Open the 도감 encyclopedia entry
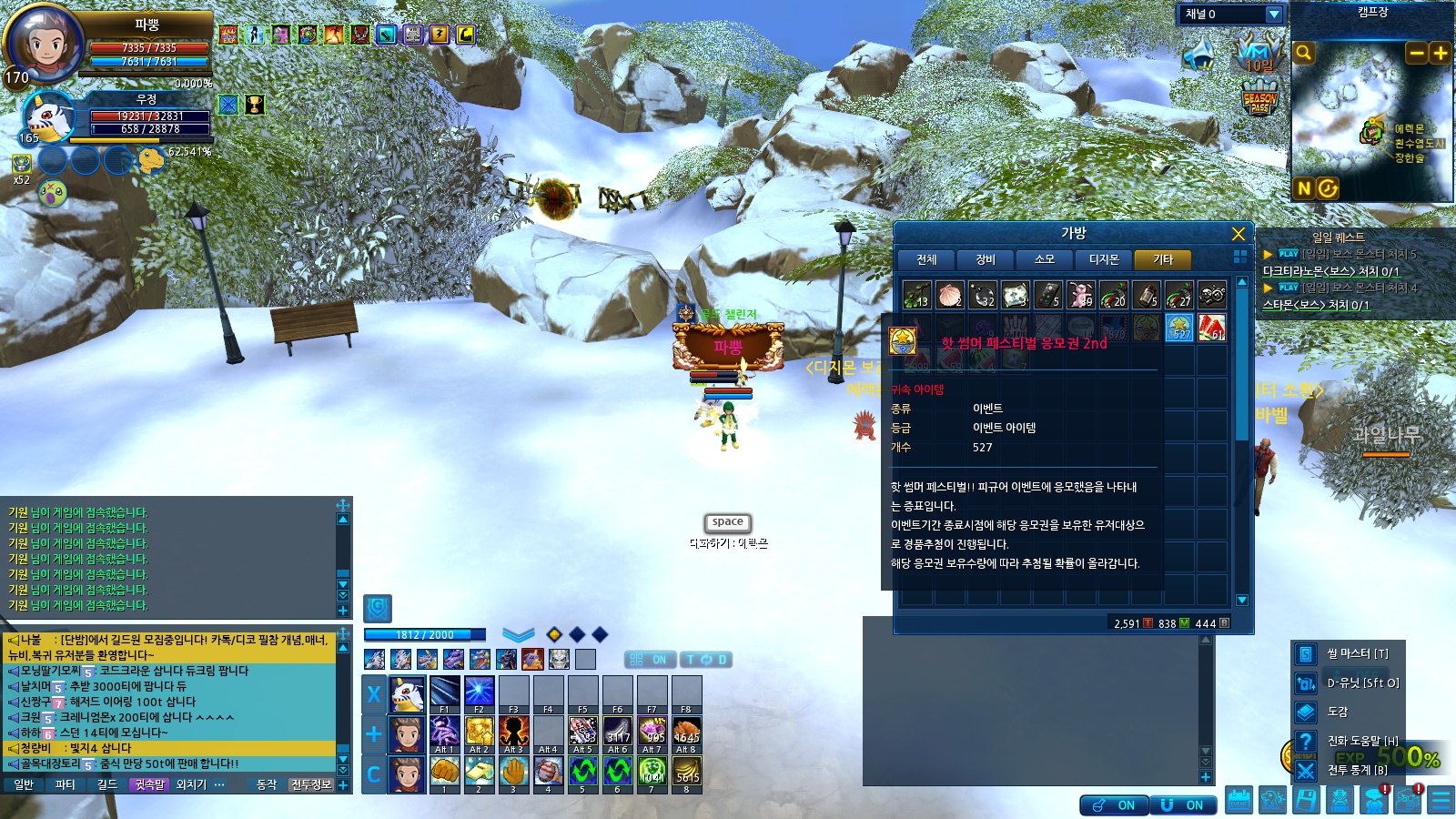Viewport: 1456px width, 819px height. (x=1338, y=712)
